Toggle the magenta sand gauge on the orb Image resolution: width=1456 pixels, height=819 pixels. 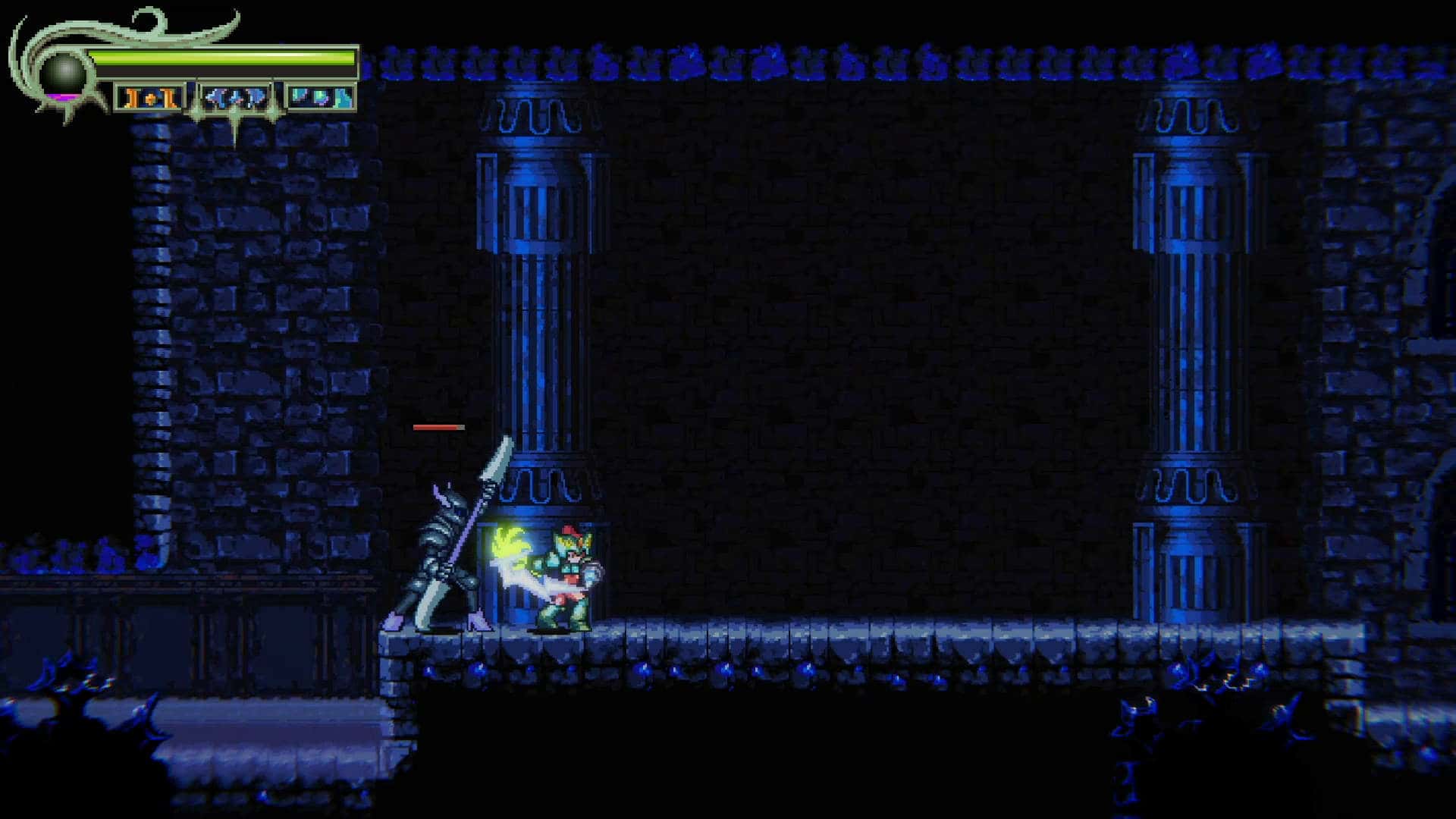click(62, 97)
